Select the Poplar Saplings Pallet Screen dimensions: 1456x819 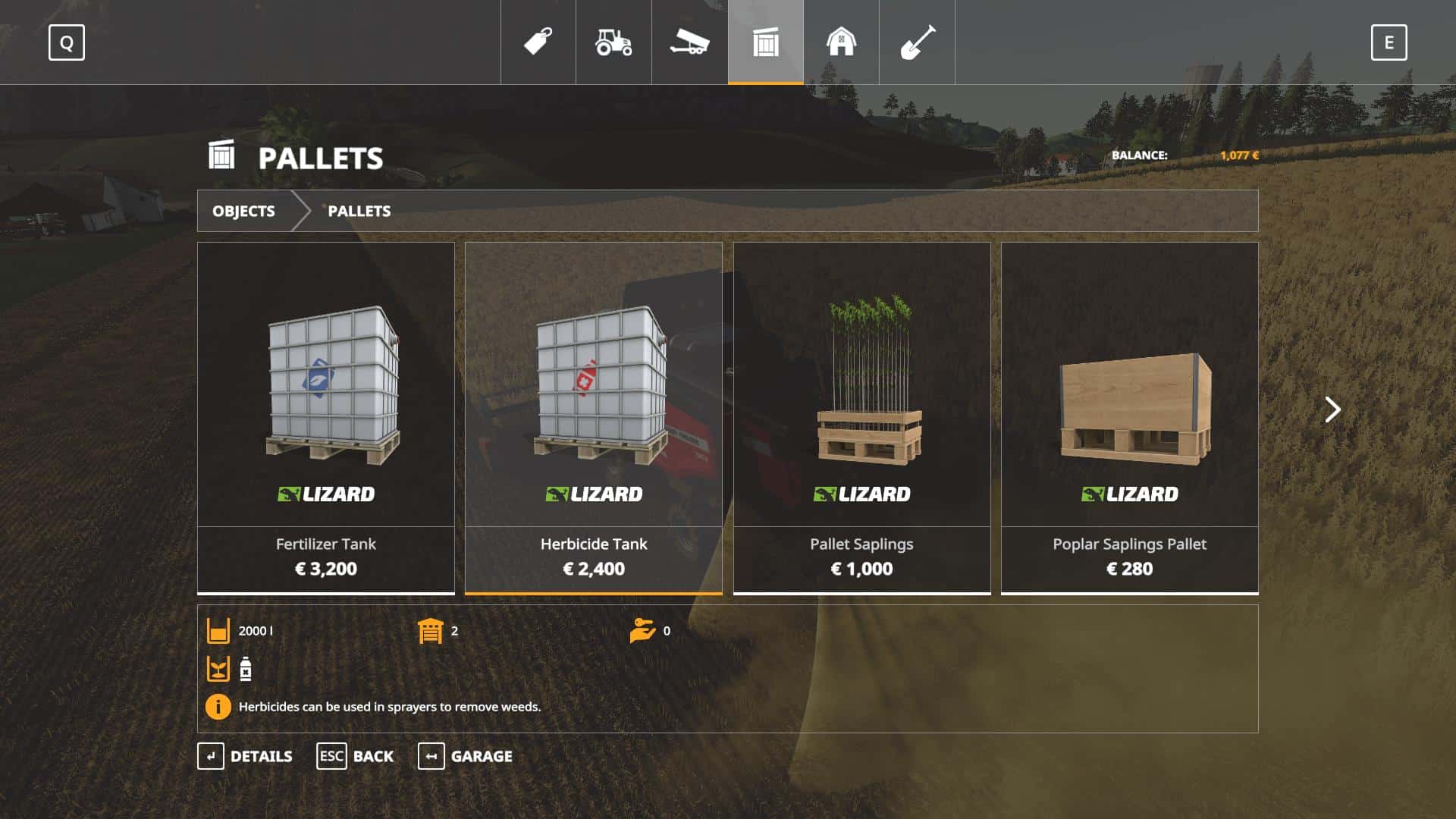(1129, 417)
